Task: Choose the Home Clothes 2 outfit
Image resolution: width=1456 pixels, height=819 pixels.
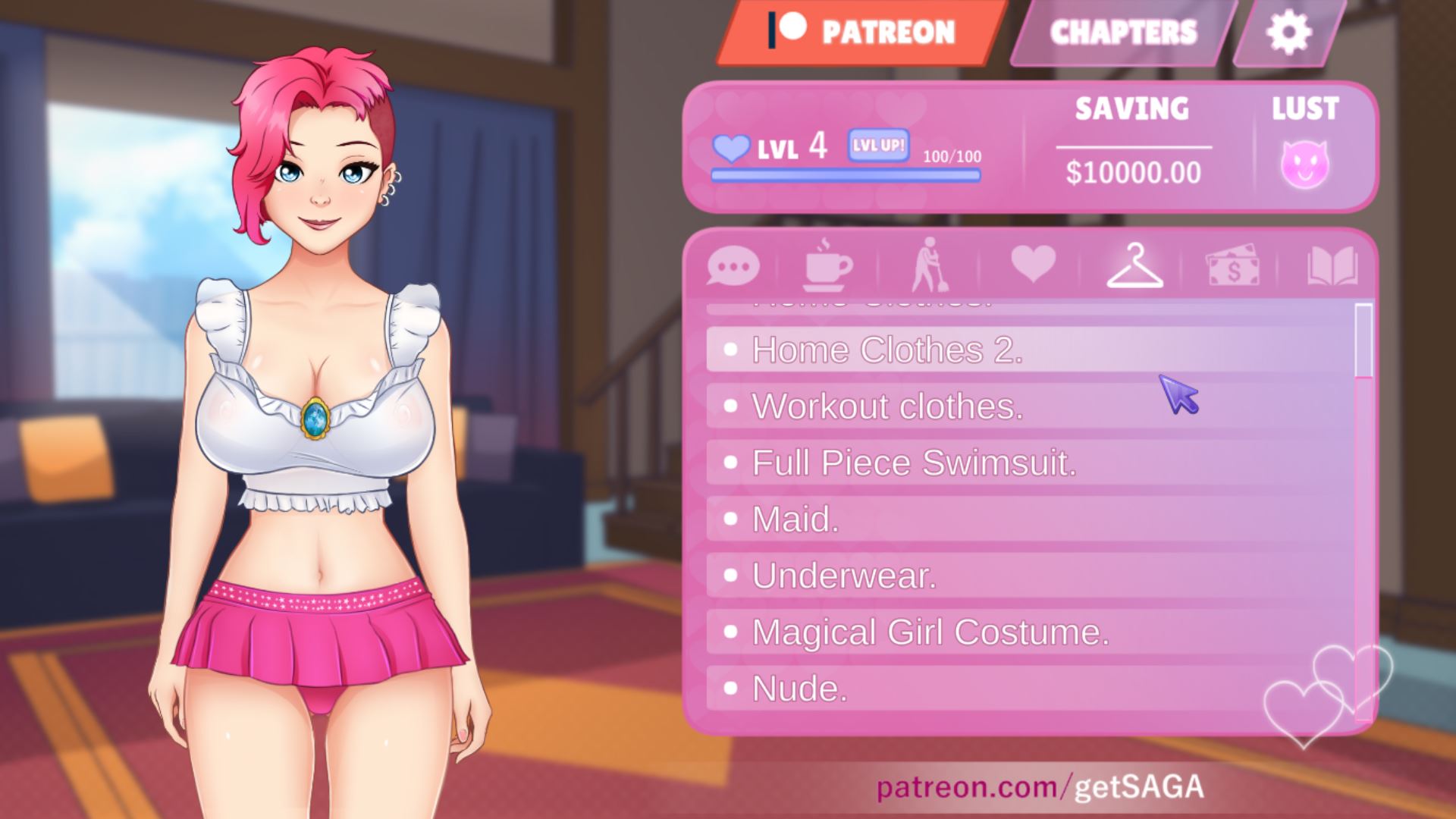Action: click(887, 350)
